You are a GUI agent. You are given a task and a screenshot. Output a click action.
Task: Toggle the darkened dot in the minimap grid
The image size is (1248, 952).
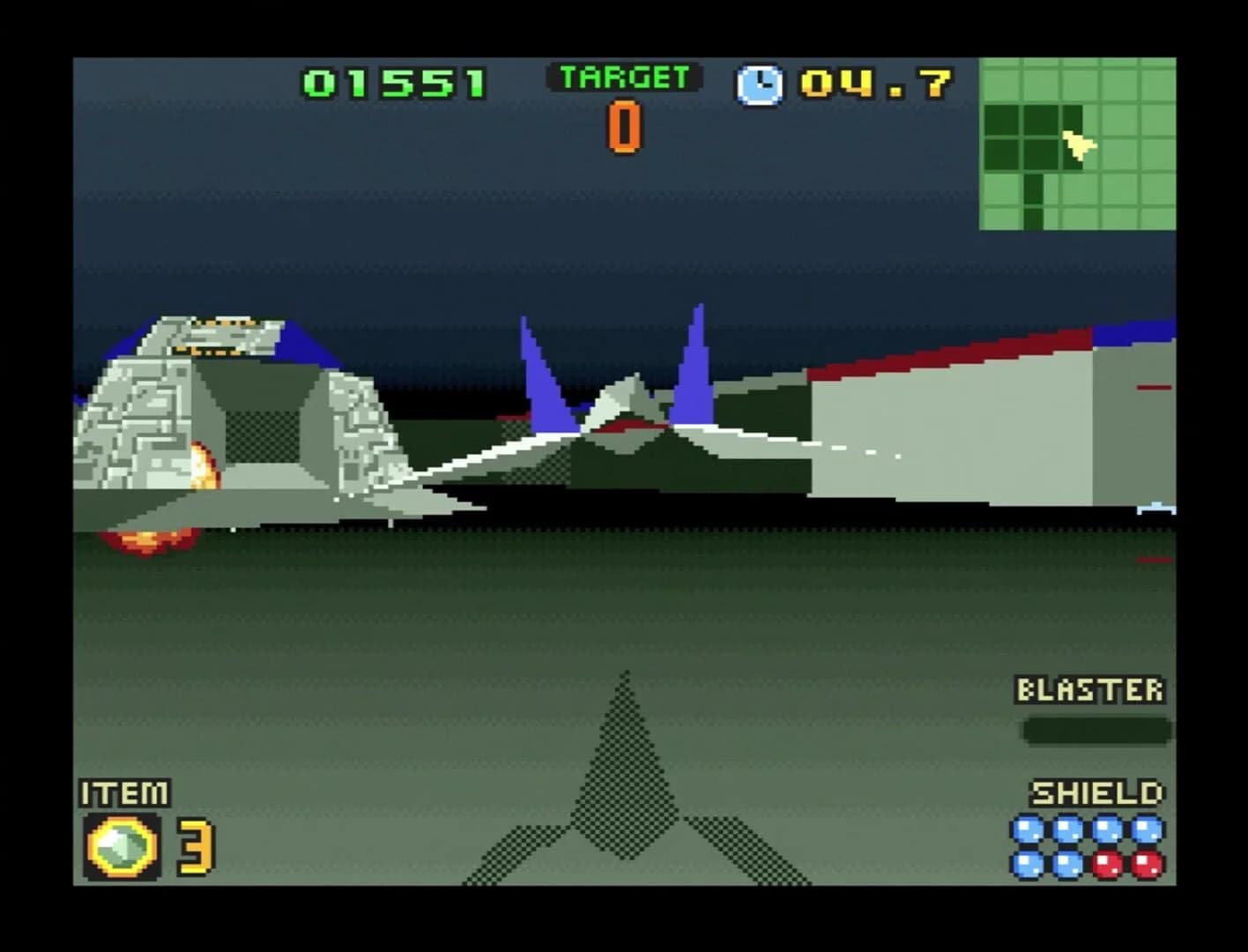1031,190
